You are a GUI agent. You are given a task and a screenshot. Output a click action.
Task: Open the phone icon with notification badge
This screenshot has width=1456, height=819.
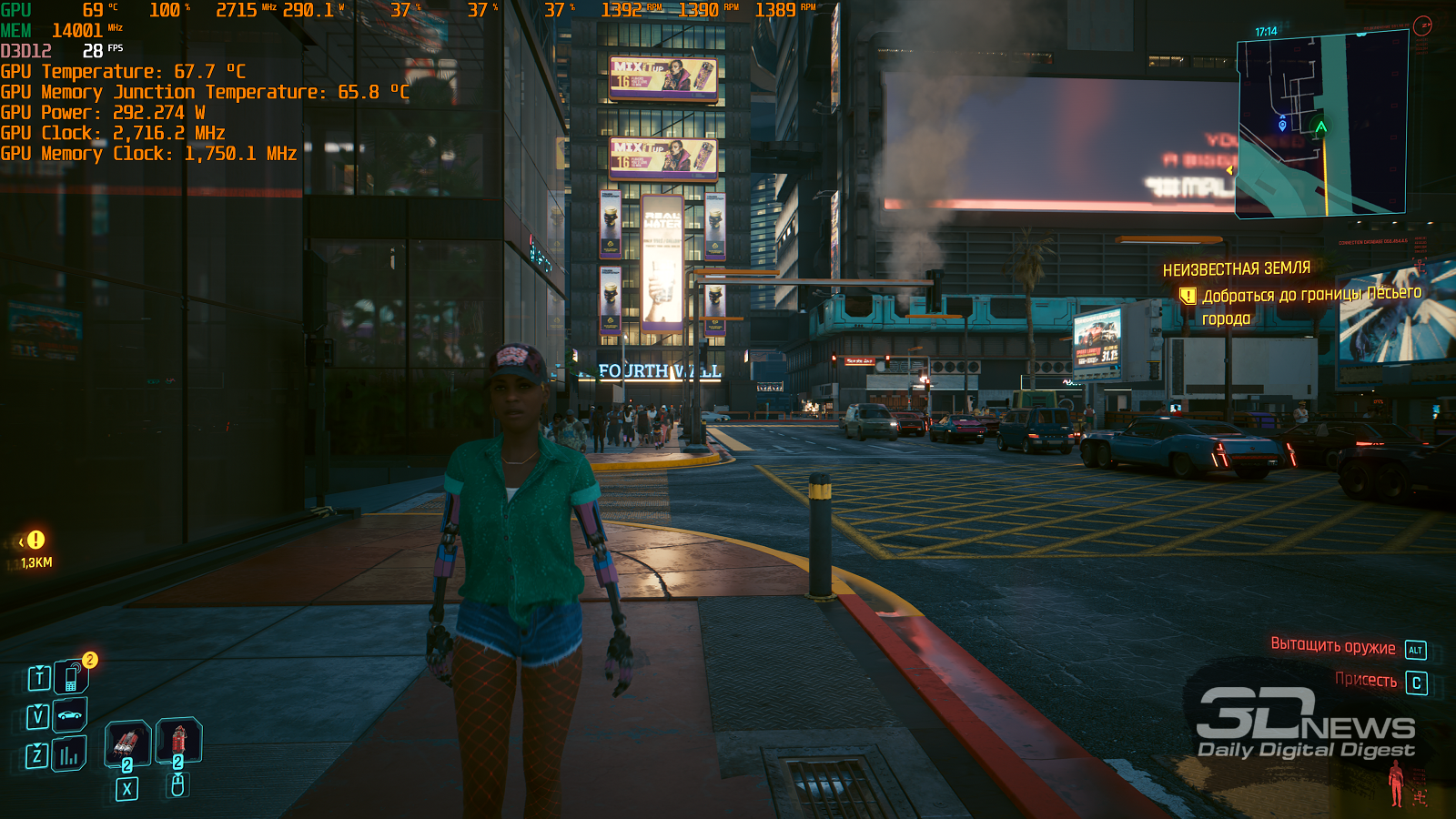click(x=70, y=678)
